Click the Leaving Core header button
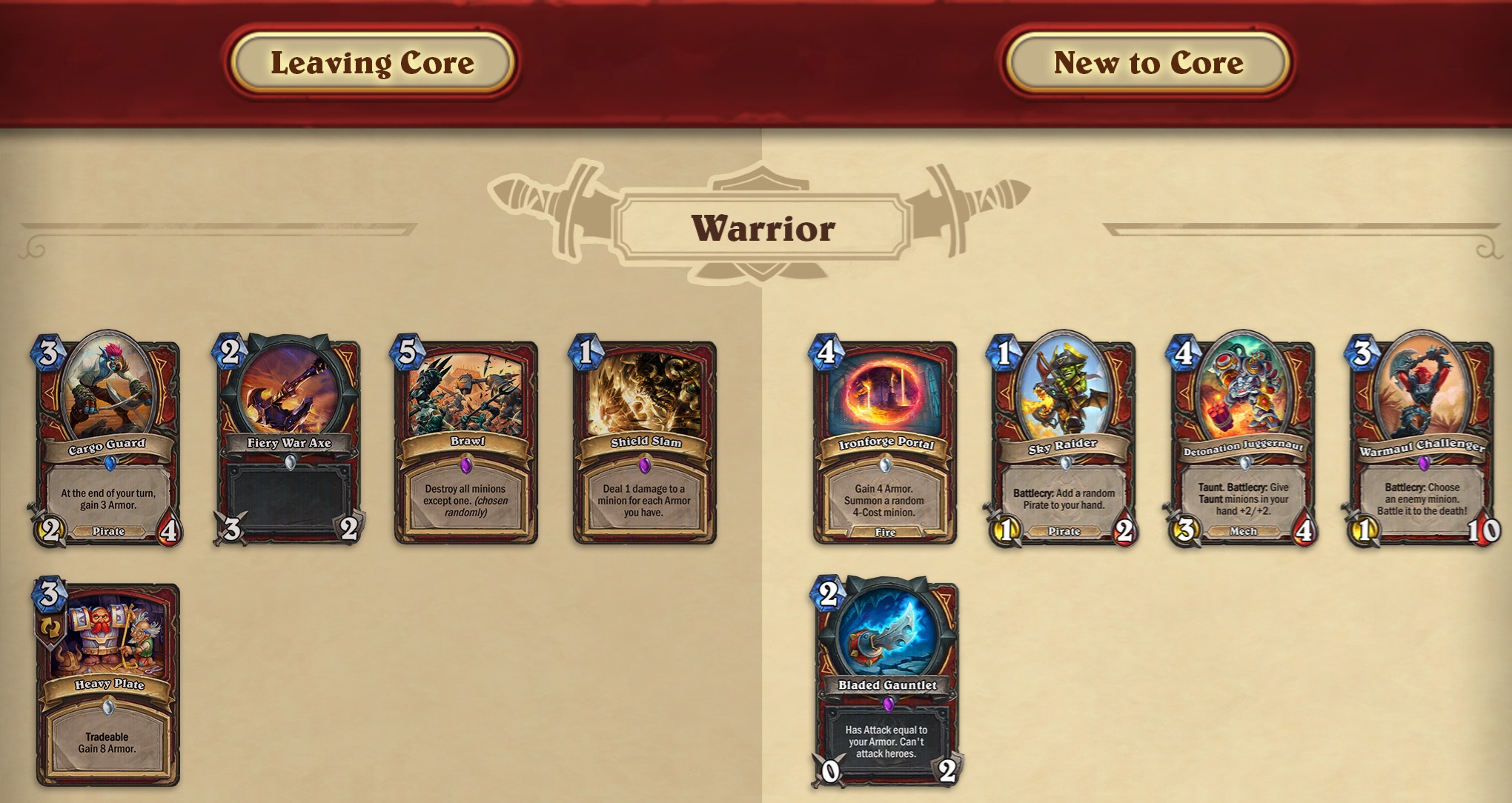The height and width of the screenshot is (803, 1512). pyautogui.click(x=372, y=63)
